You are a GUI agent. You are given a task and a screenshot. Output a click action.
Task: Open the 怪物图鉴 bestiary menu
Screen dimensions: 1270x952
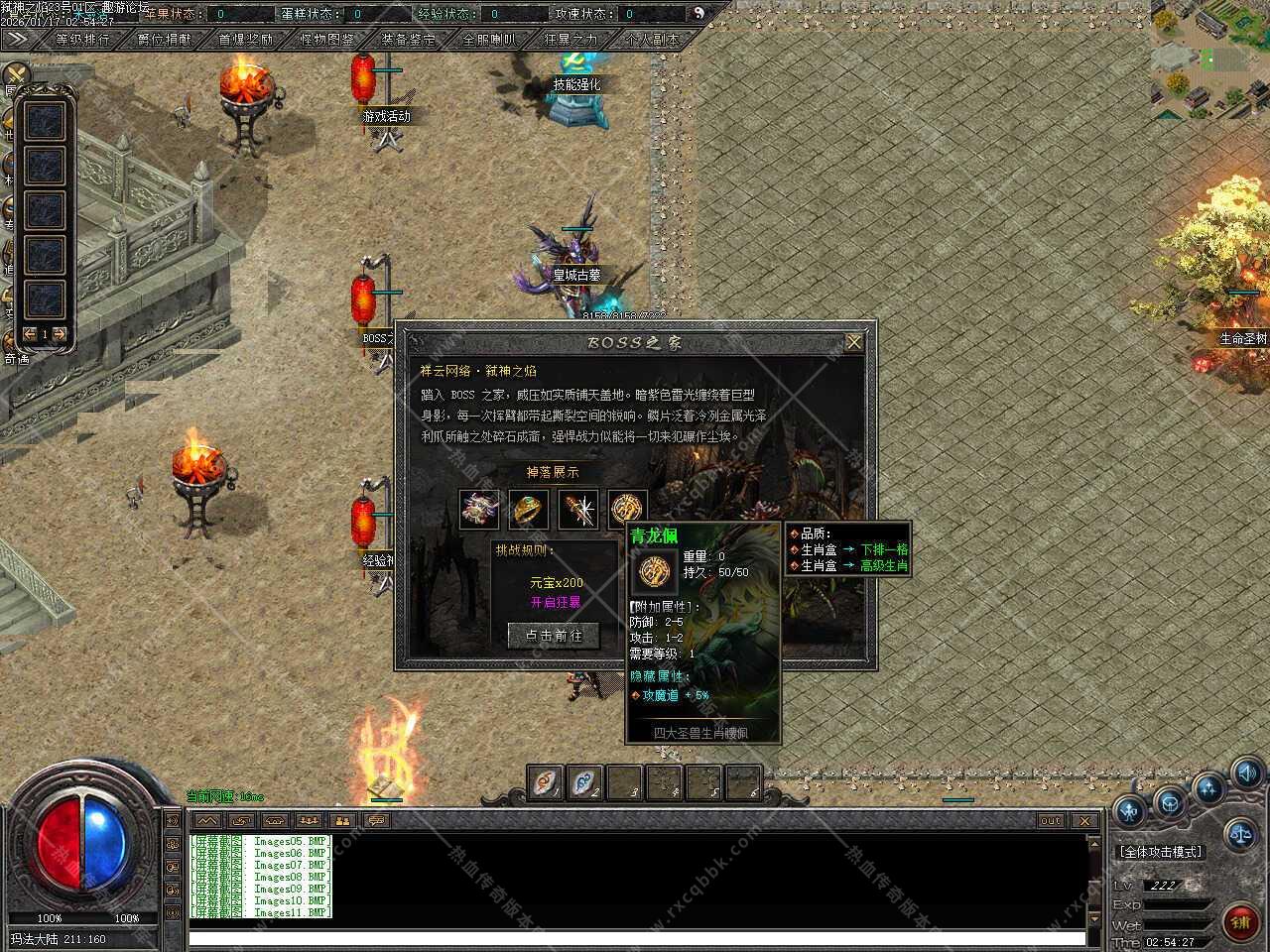(x=326, y=40)
